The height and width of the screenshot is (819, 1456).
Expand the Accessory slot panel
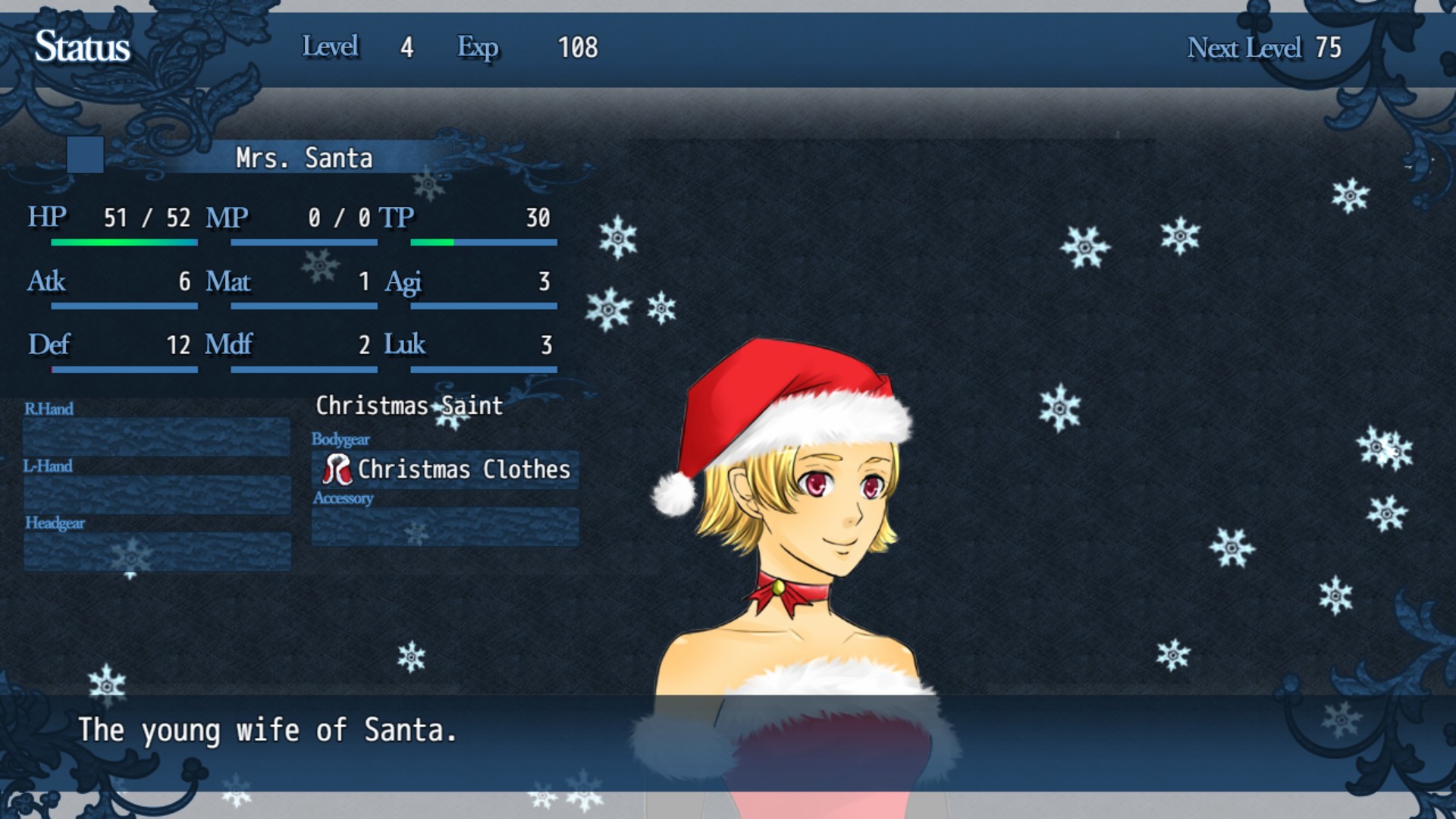click(444, 526)
